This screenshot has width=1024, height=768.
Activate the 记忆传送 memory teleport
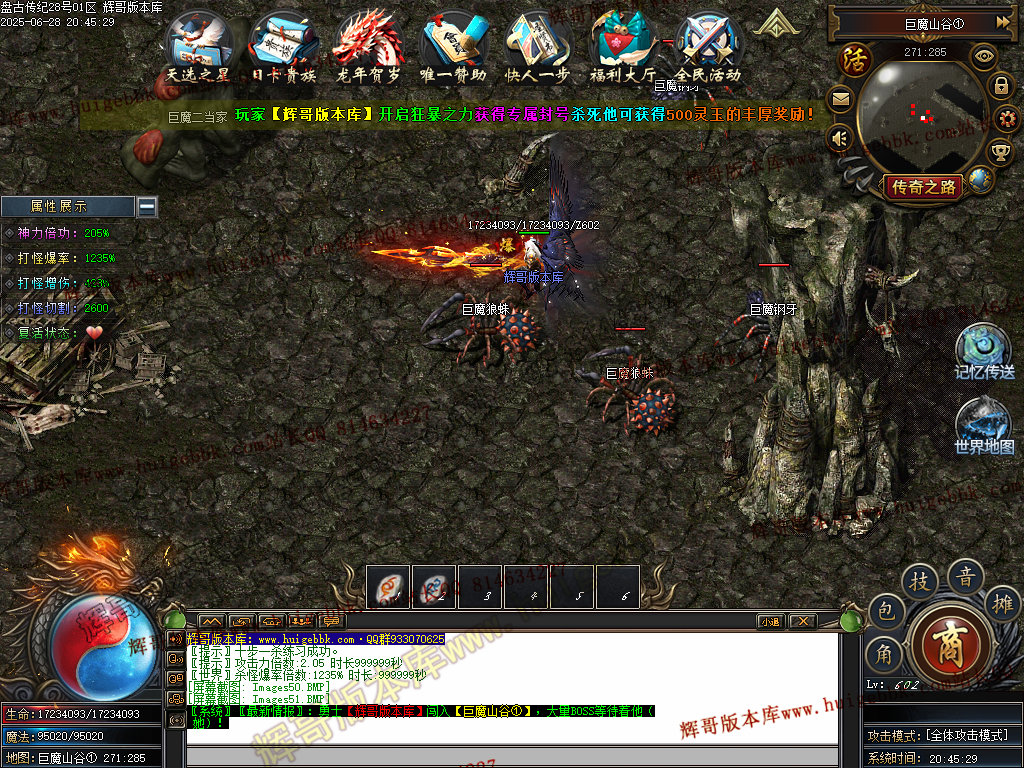[983, 350]
